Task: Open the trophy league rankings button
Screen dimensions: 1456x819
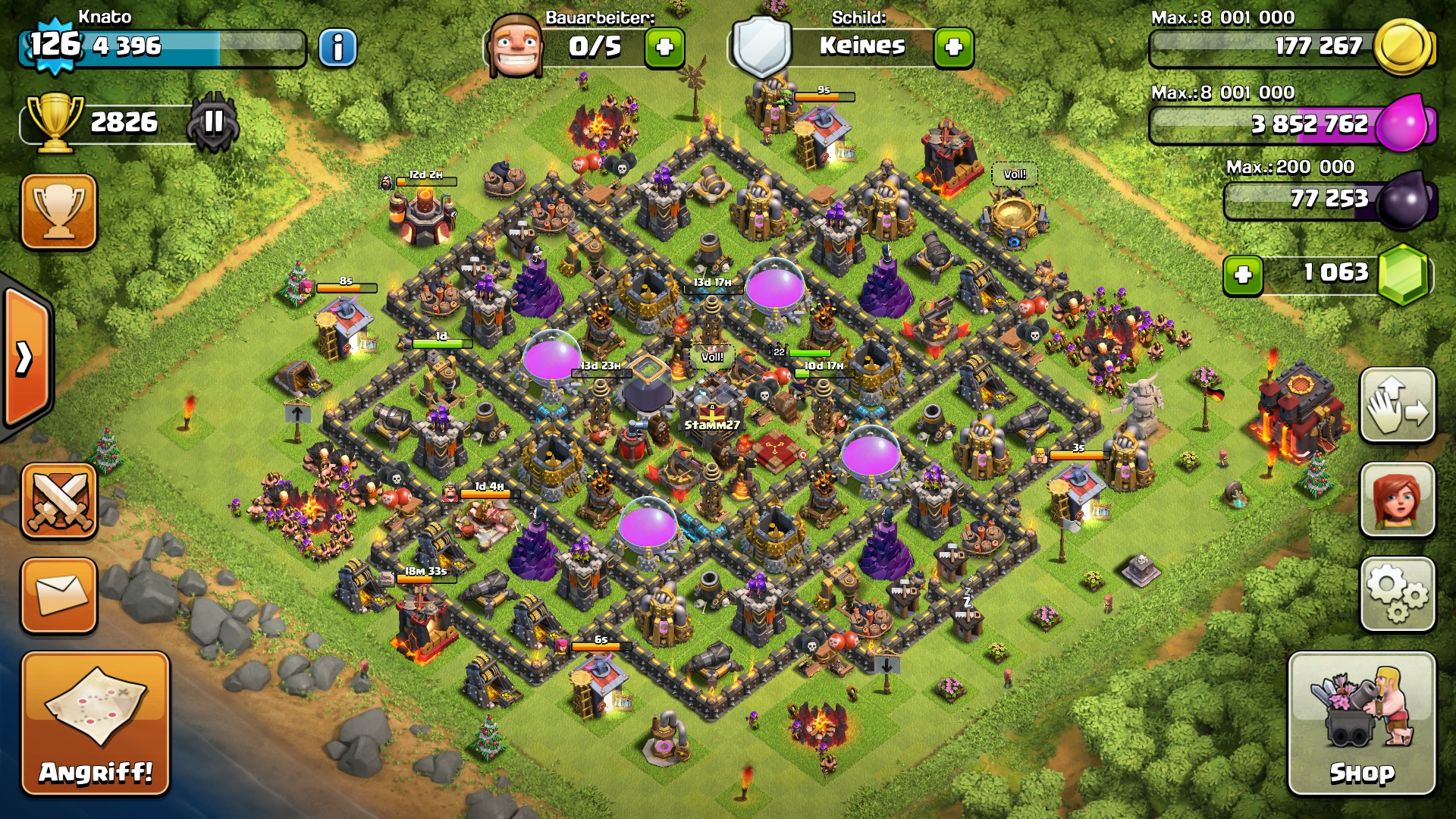Action: (x=59, y=212)
